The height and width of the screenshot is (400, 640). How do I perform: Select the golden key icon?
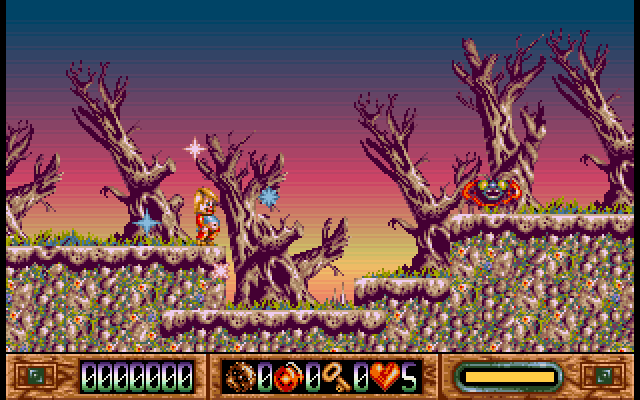tap(336, 377)
